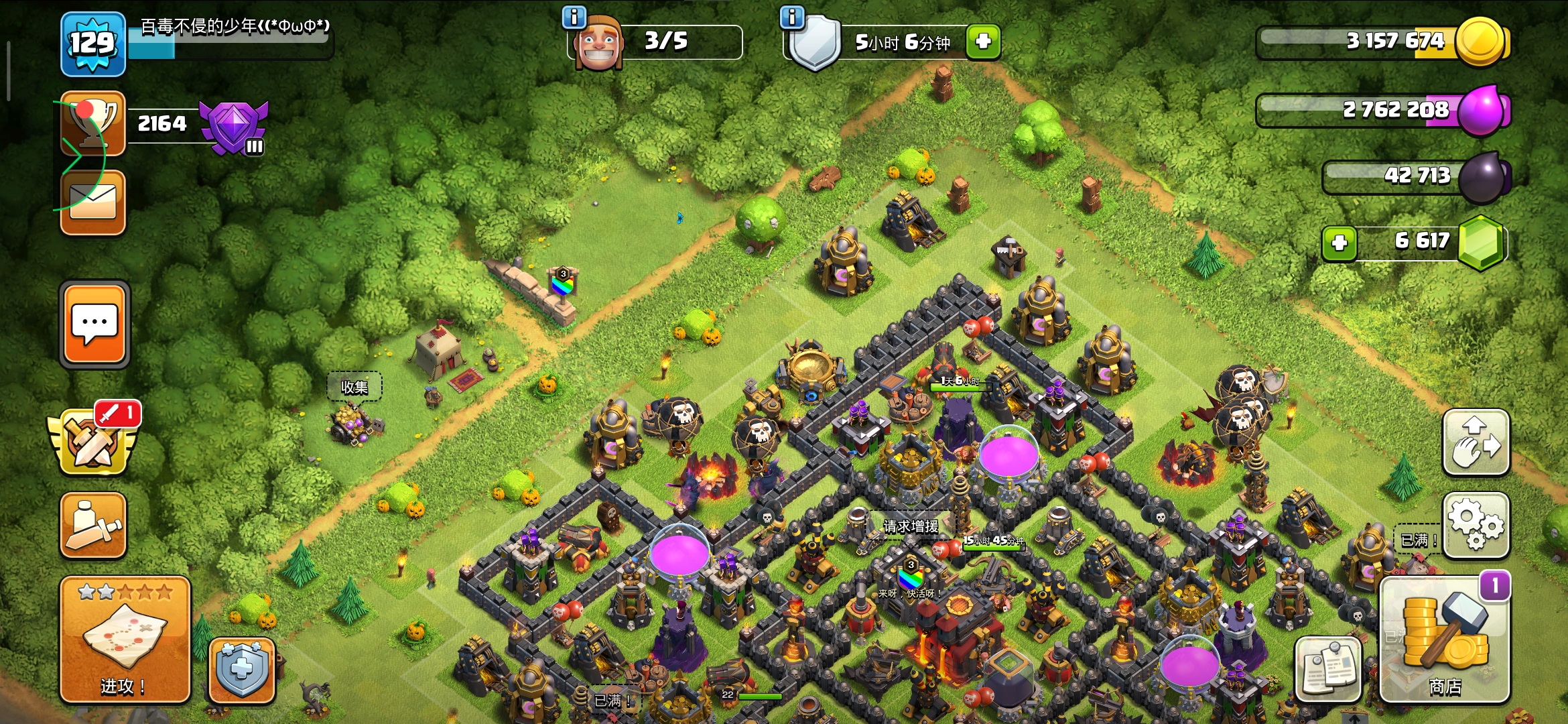Open the mail envelope inbox
Image resolution: width=1568 pixels, height=724 pixels.
click(x=93, y=202)
